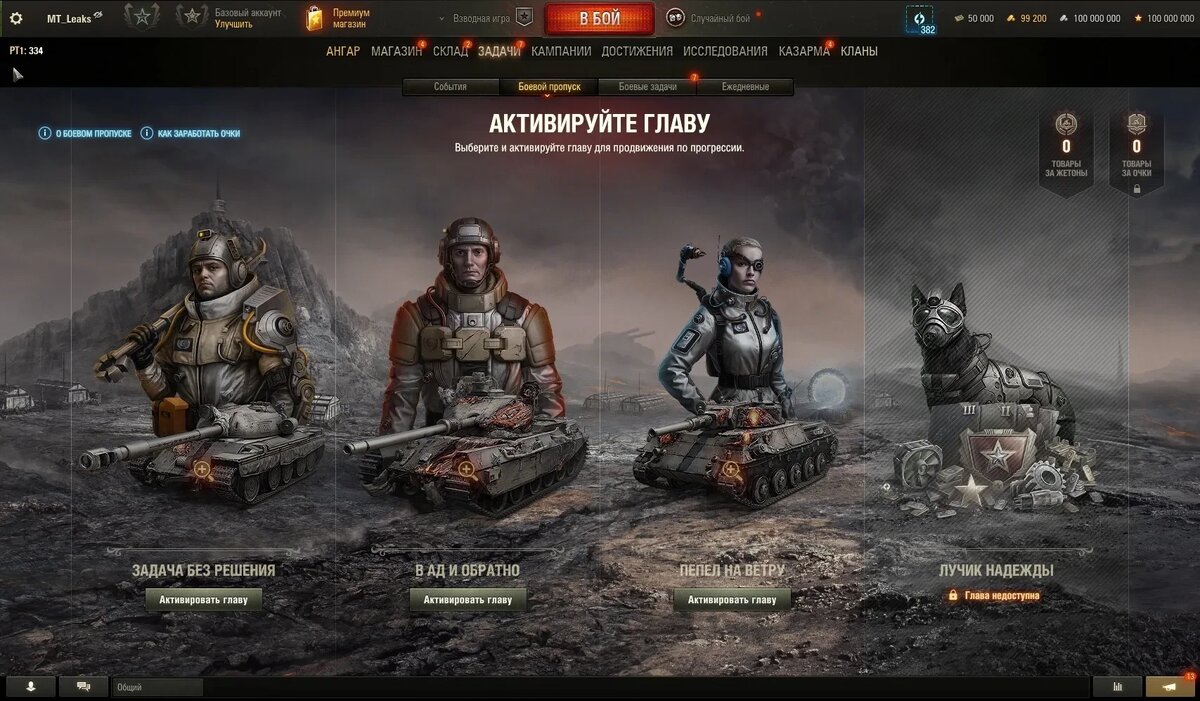Image resolution: width=1200 pixels, height=701 pixels.
Task: Open the КЛАНЫ menu
Action: click(x=859, y=51)
